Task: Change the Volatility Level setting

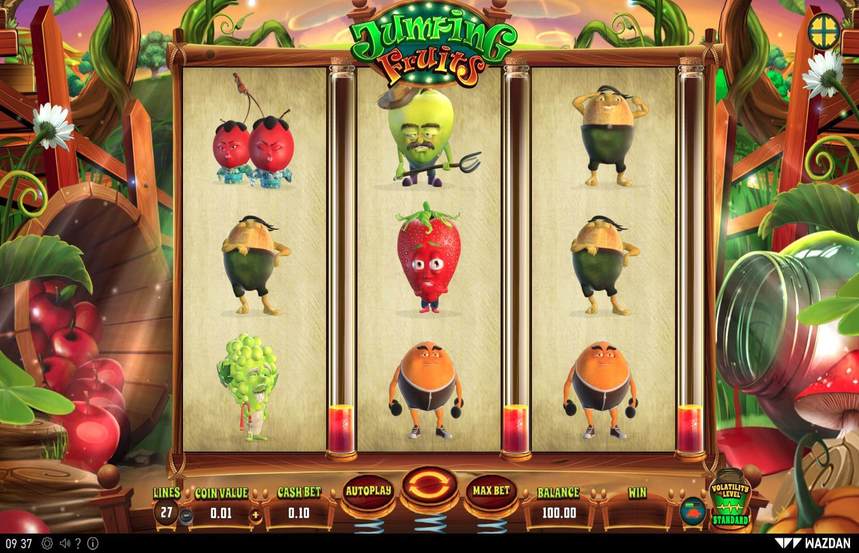Action: tap(730, 500)
